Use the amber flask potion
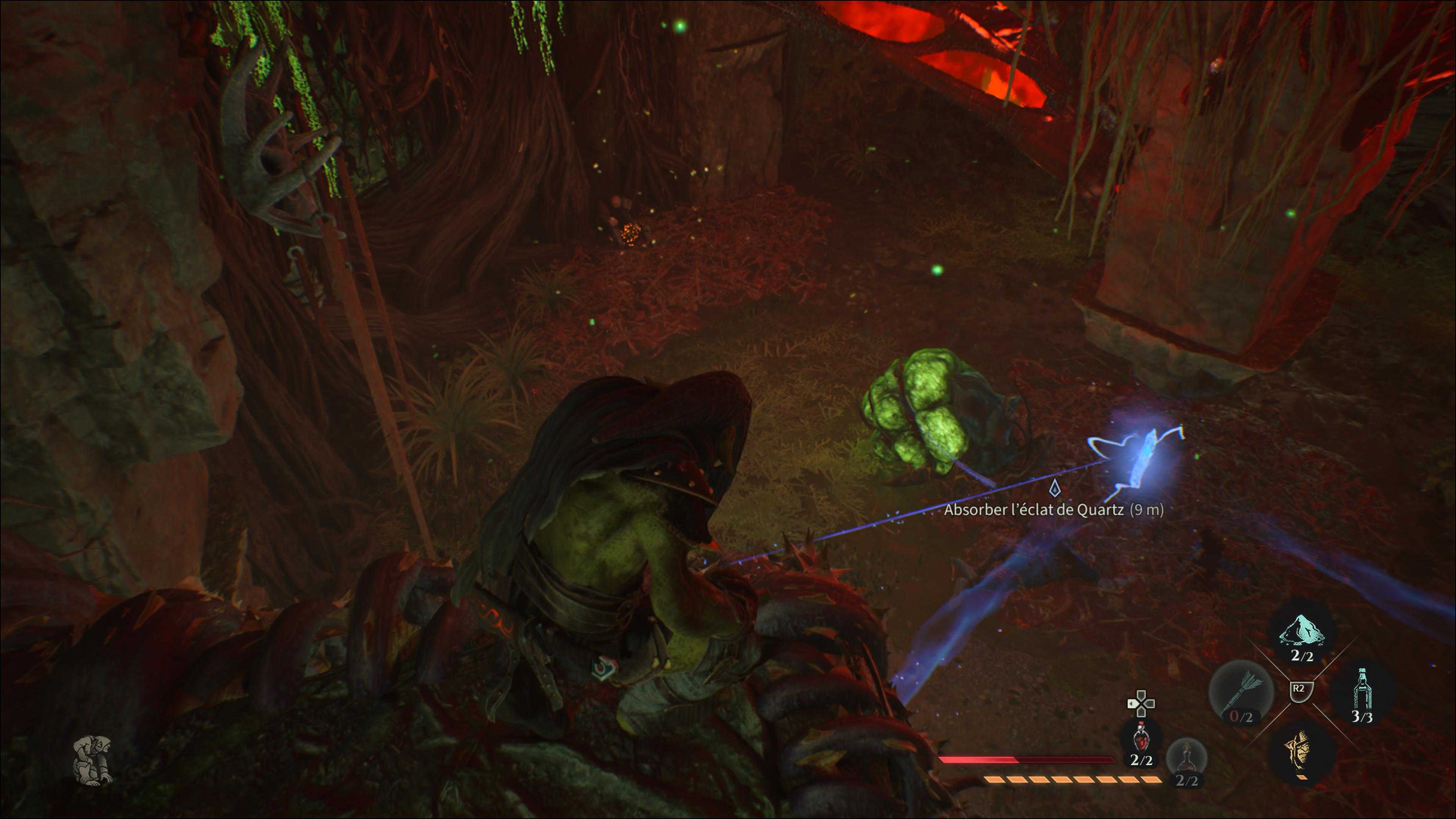 pyautogui.click(x=1186, y=758)
